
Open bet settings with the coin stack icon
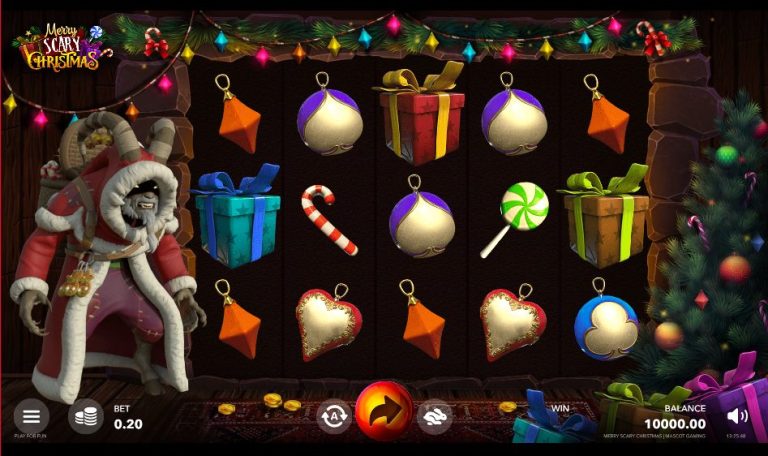coord(85,415)
